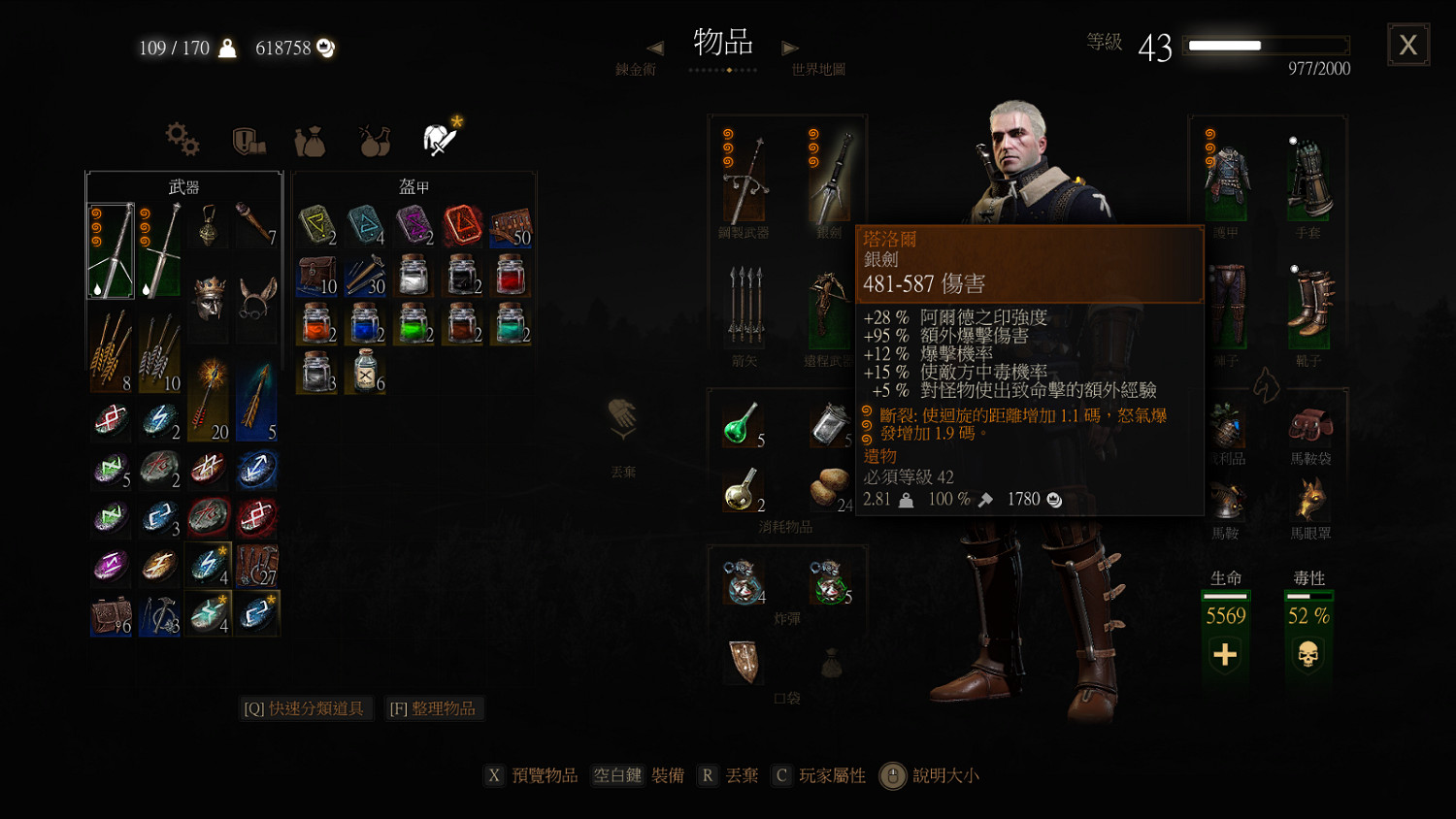This screenshot has height=819, width=1456.
Task: Select the weapons filter sword icon
Action: click(439, 139)
